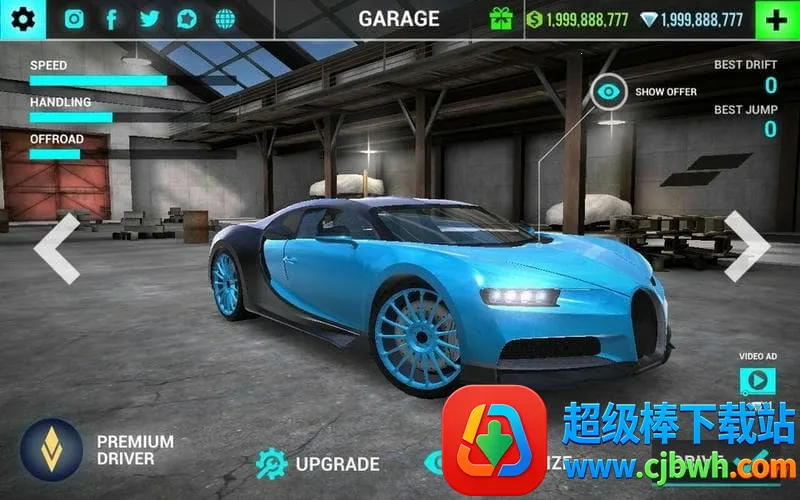Watch the video ad
Image resolution: width=800 pixels, height=500 pixels.
tap(757, 379)
